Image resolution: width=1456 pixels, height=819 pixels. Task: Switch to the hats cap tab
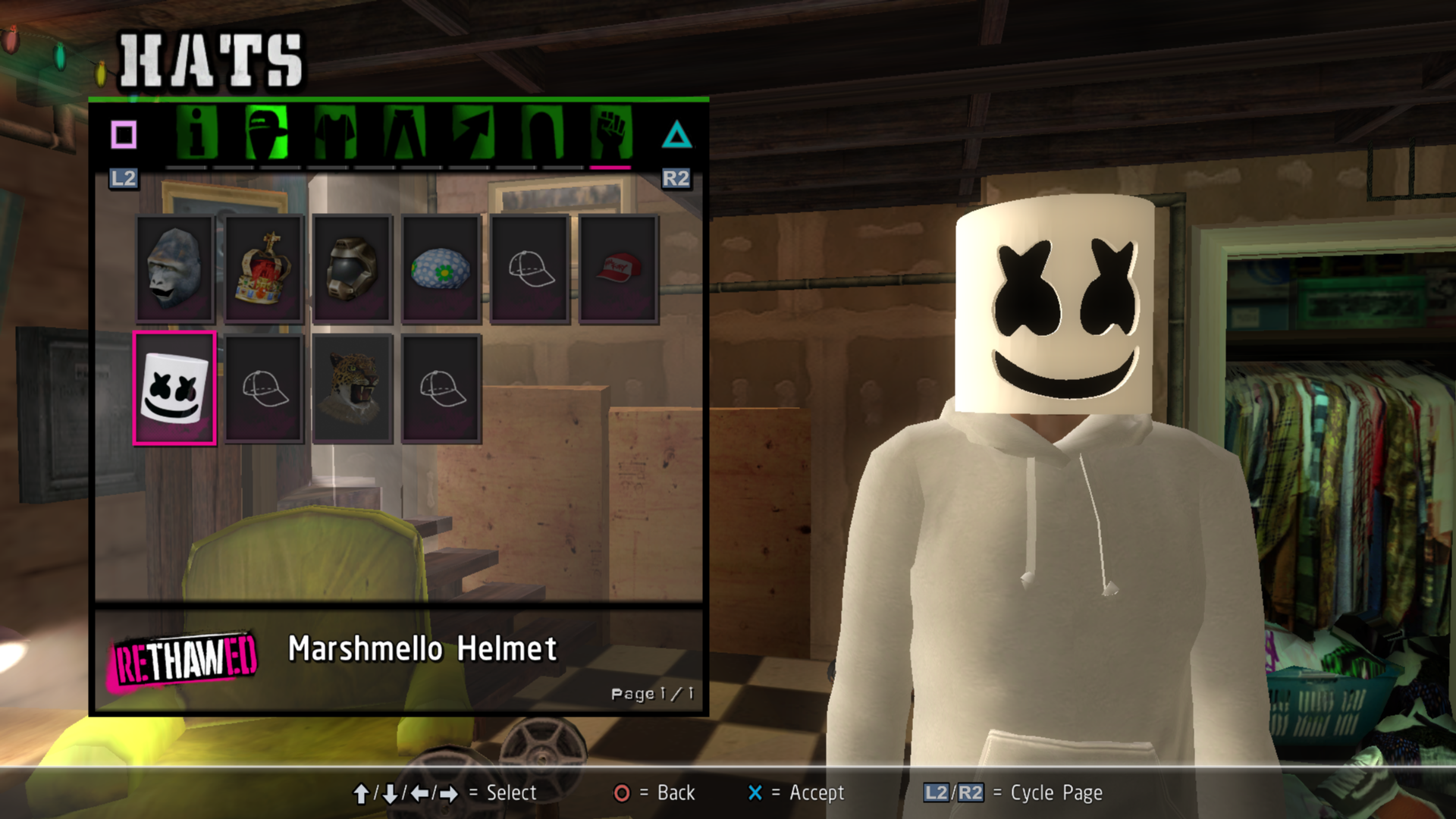(x=266, y=133)
